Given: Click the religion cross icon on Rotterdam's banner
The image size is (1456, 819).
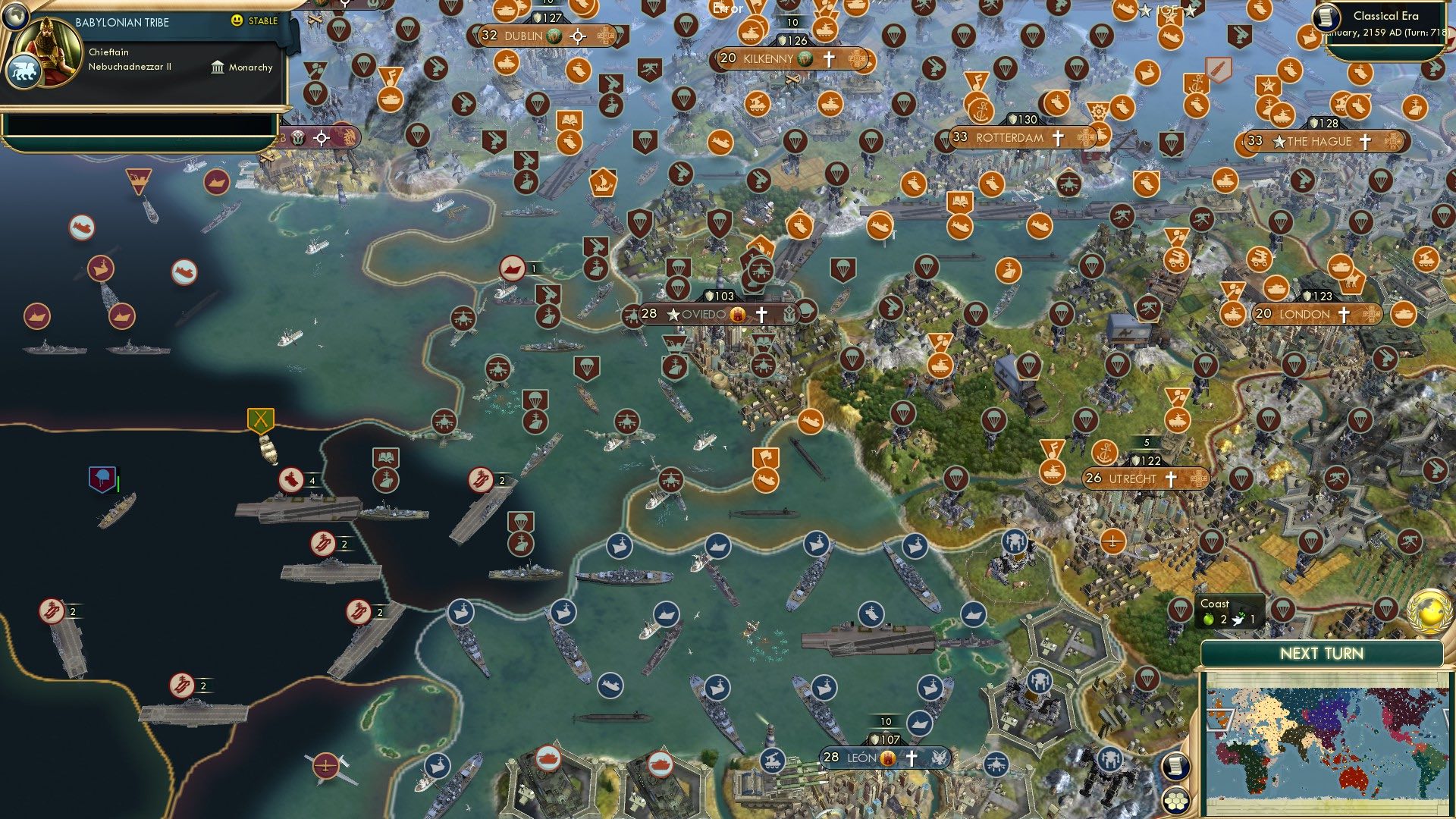Looking at the screenshot, I should [x=1058, y=137].
